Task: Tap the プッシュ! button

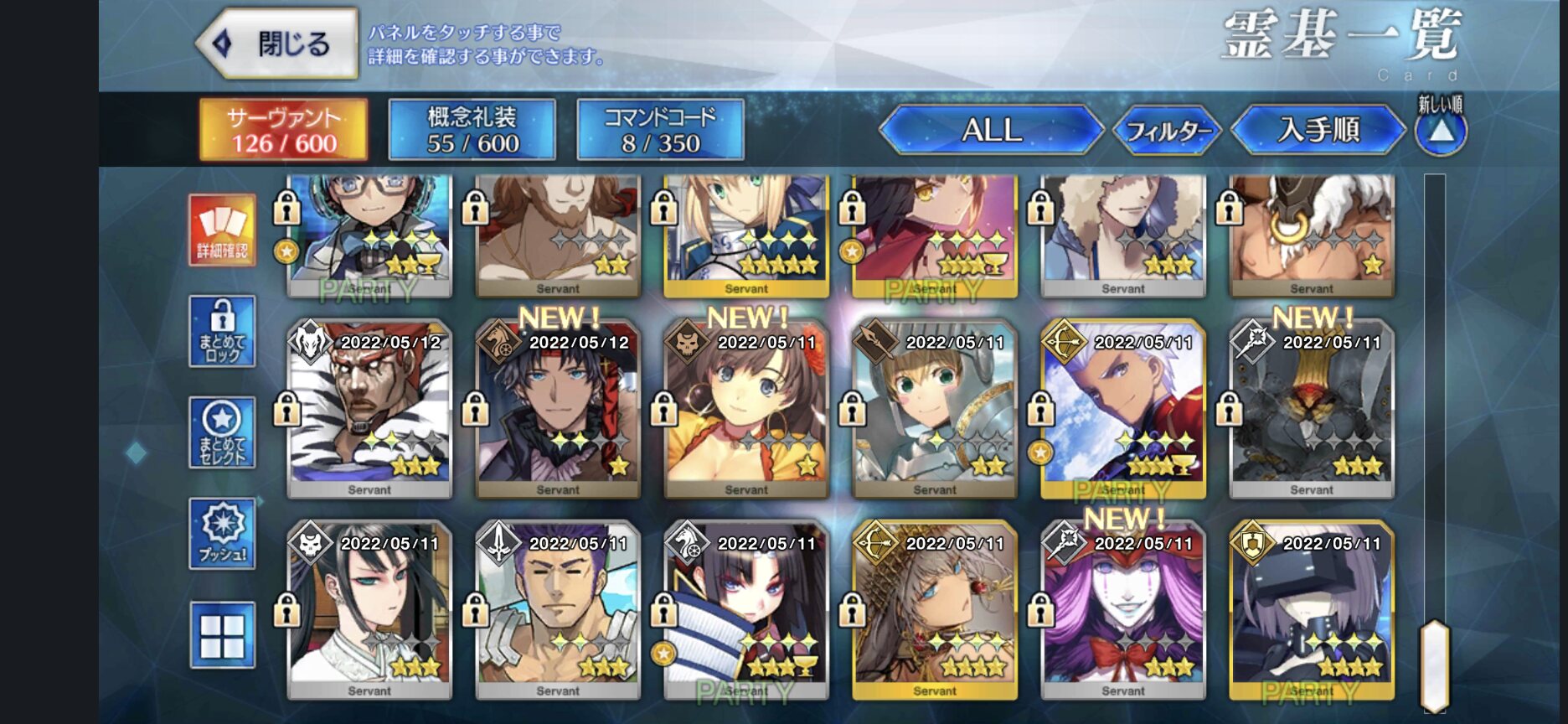Action: pyautogui.click(x=222, y=534)
